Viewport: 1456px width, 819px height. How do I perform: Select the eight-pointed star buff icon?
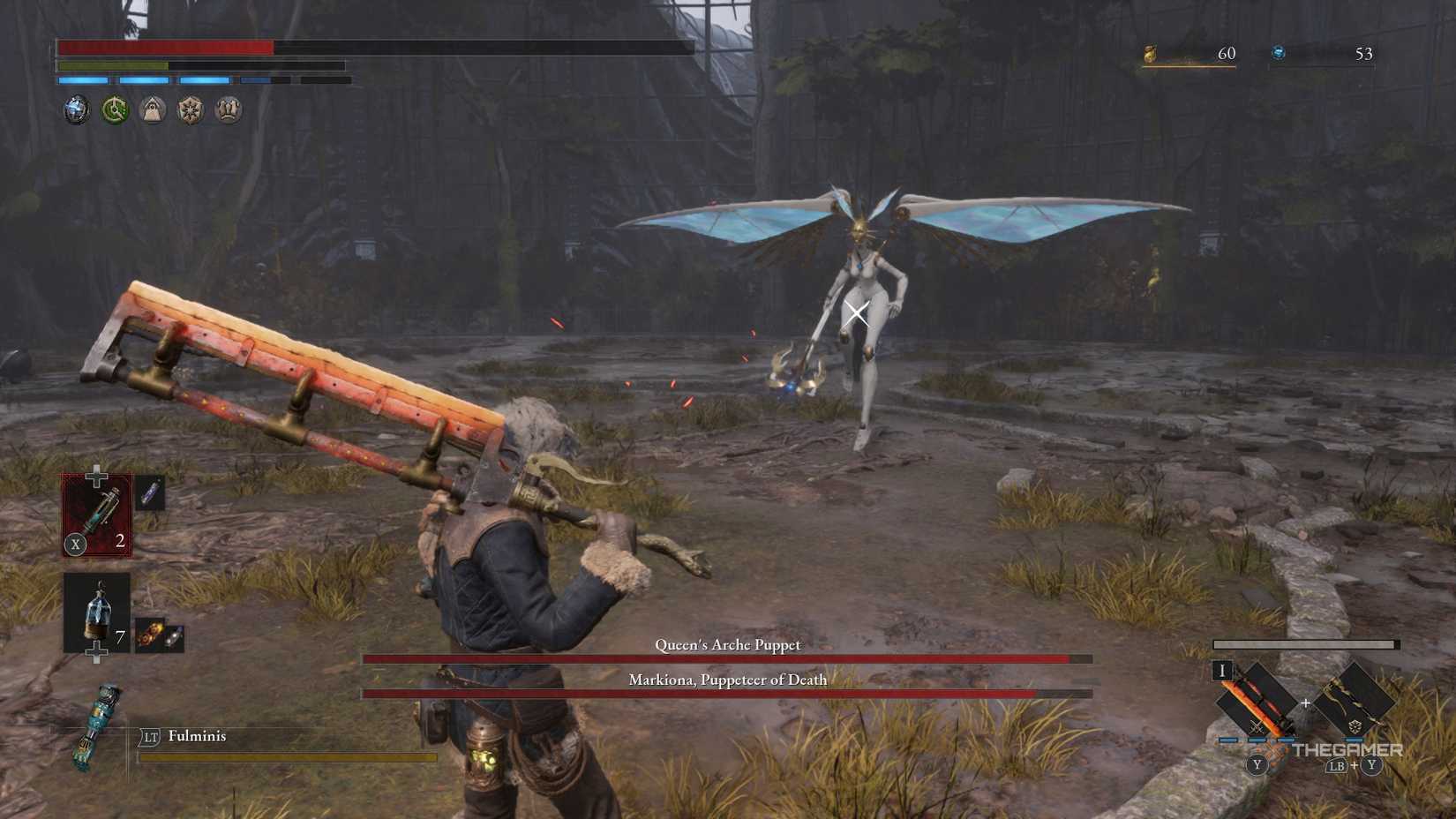tap(189, 109)
